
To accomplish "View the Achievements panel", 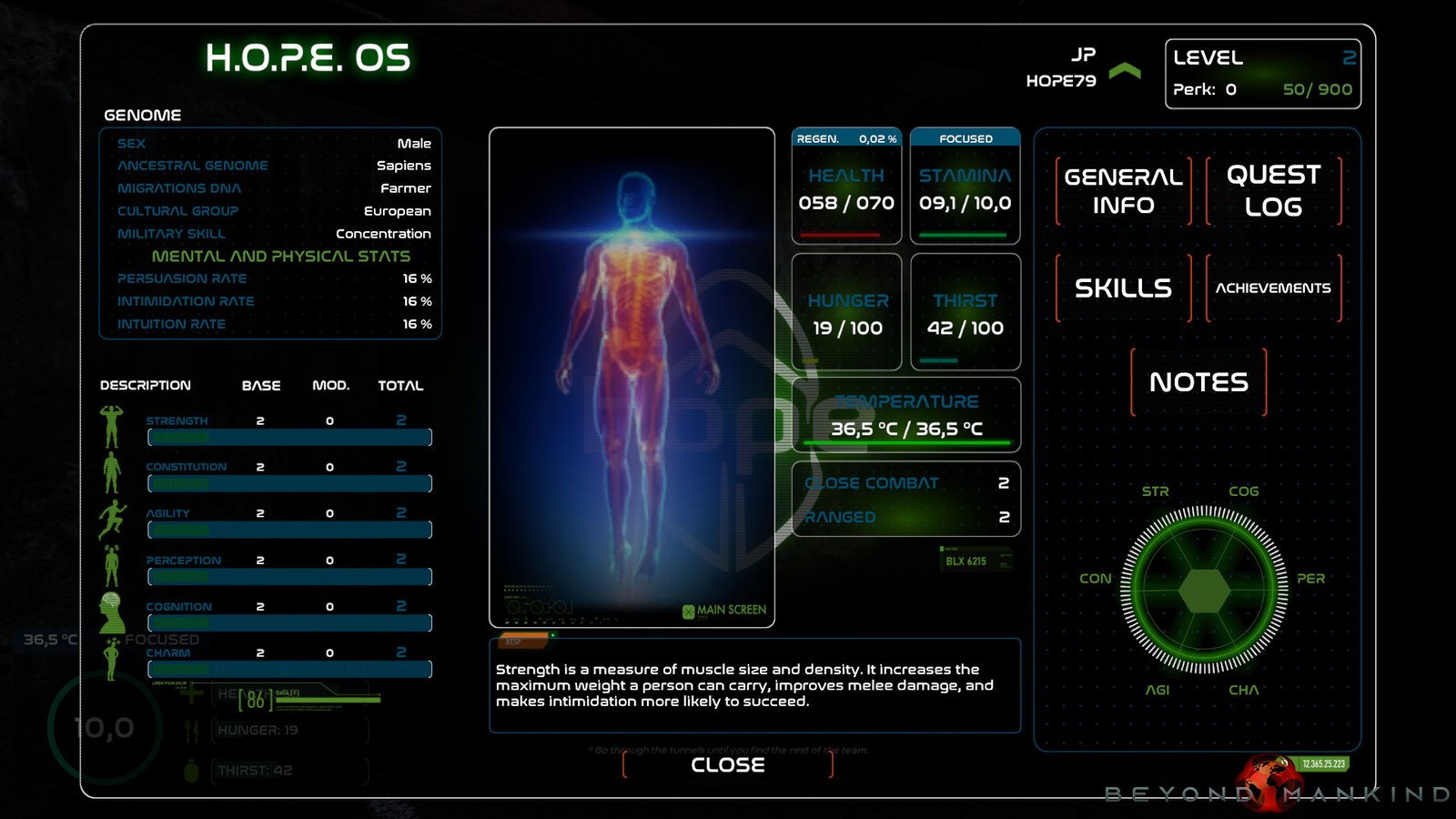I will coord(1273,288).
